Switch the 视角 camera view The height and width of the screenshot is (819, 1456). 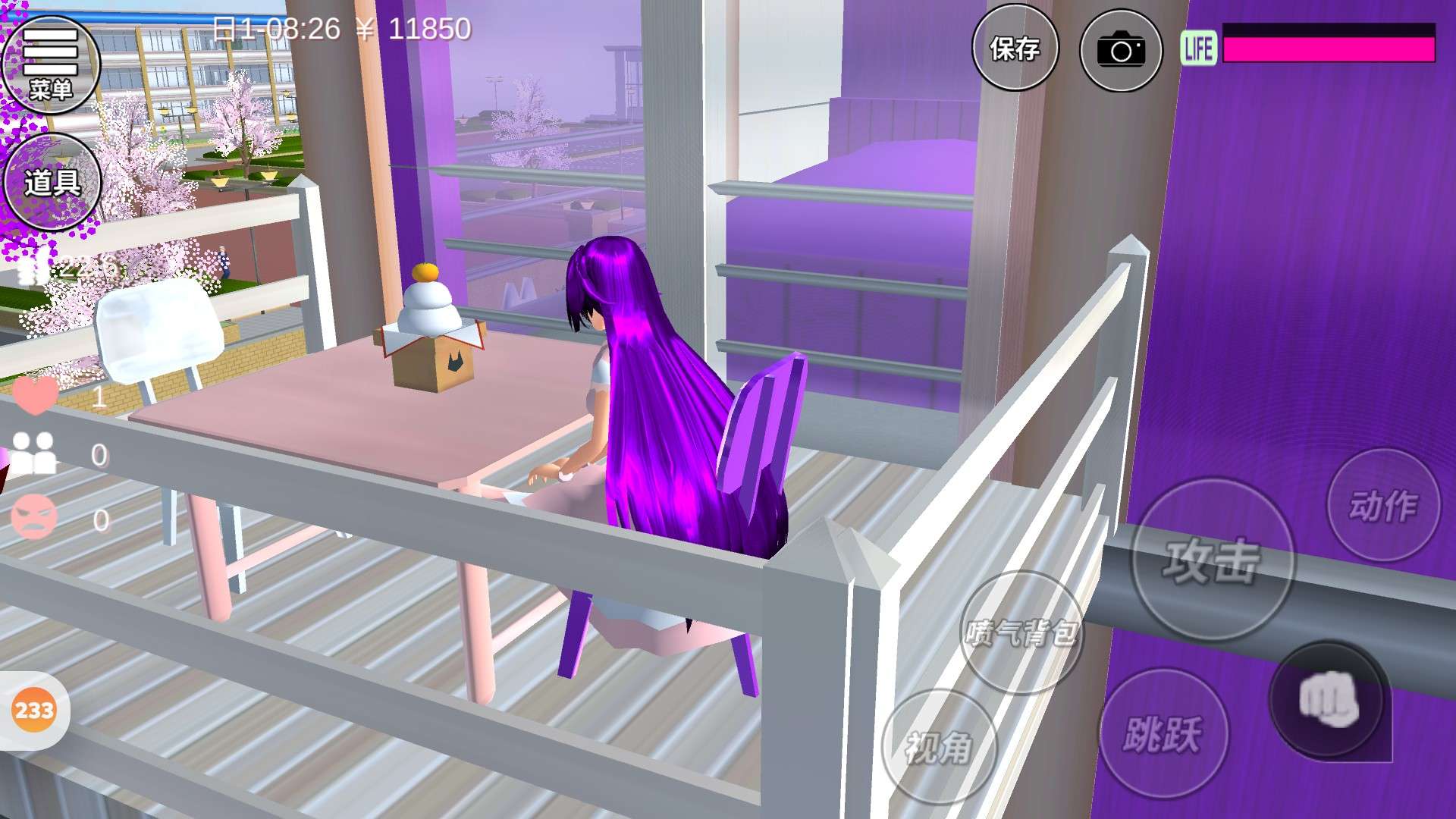[939, 748]
